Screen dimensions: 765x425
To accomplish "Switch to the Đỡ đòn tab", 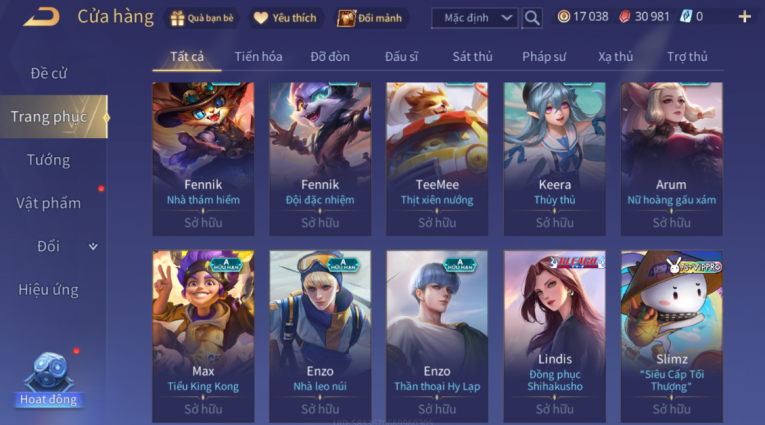I will [x=330, y=57].
